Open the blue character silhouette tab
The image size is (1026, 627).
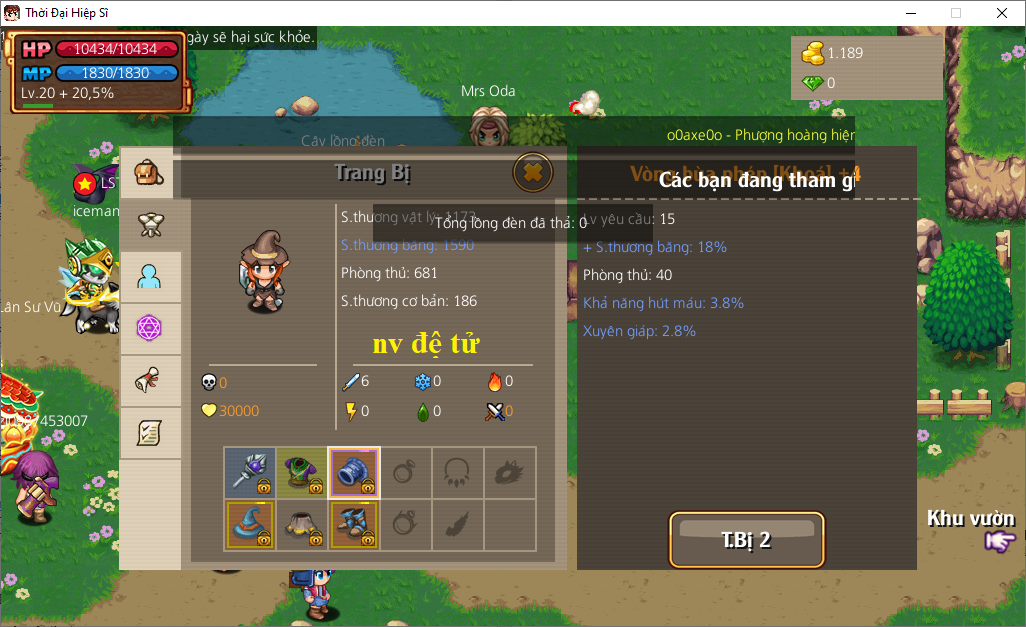click(150, 277)
